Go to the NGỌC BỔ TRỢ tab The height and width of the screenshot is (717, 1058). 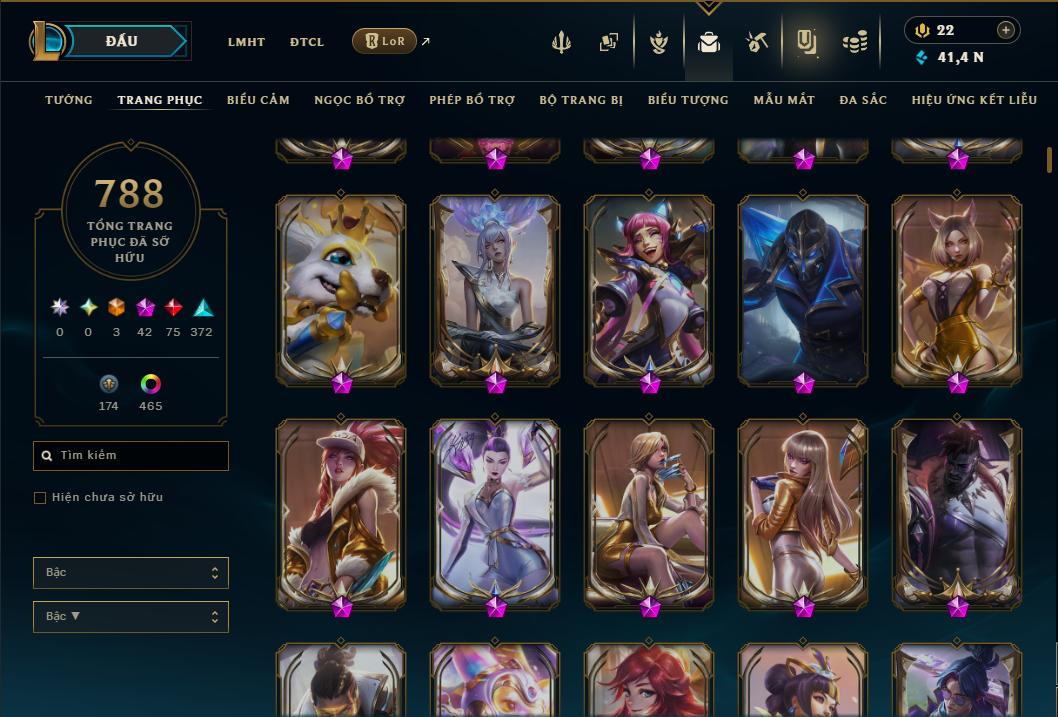(359, 100)
